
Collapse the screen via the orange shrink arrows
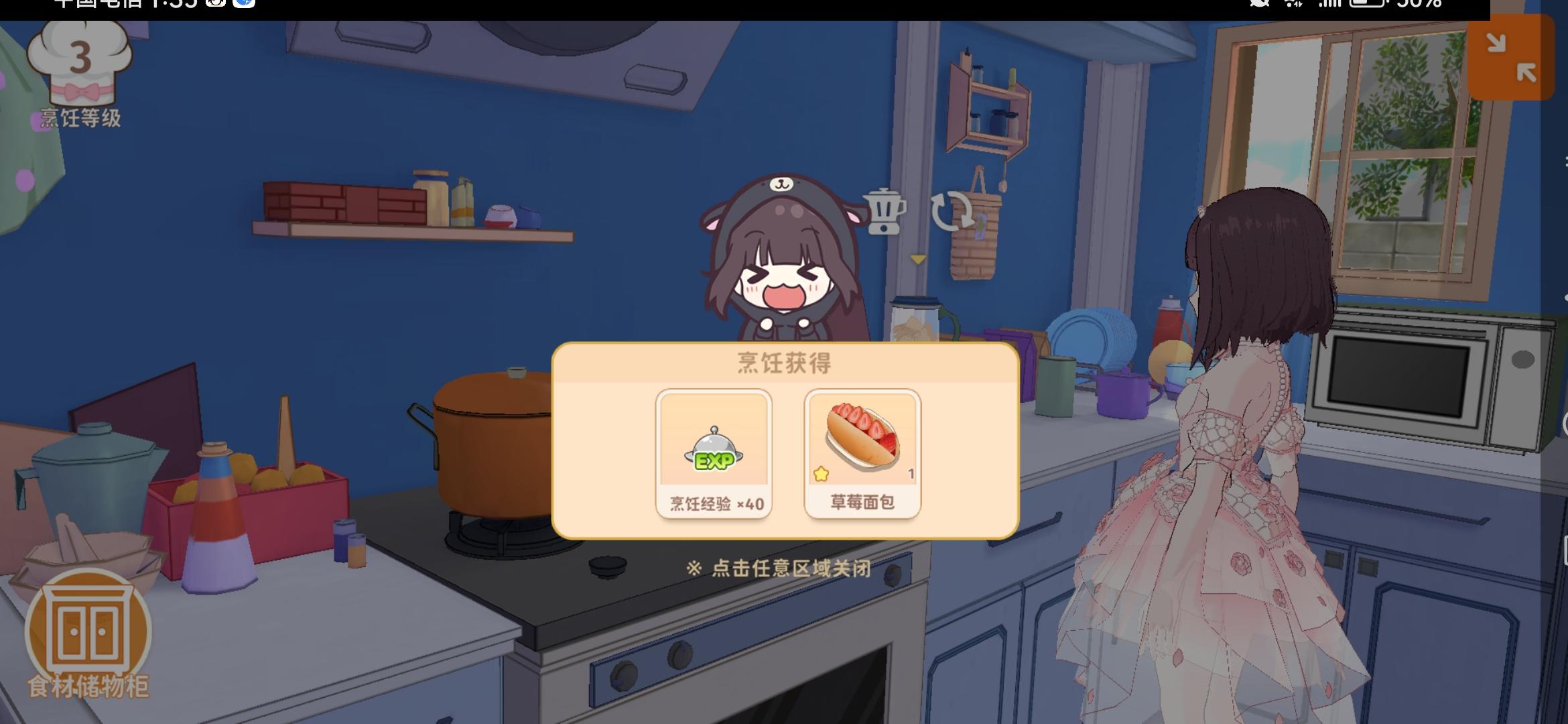1511,58
